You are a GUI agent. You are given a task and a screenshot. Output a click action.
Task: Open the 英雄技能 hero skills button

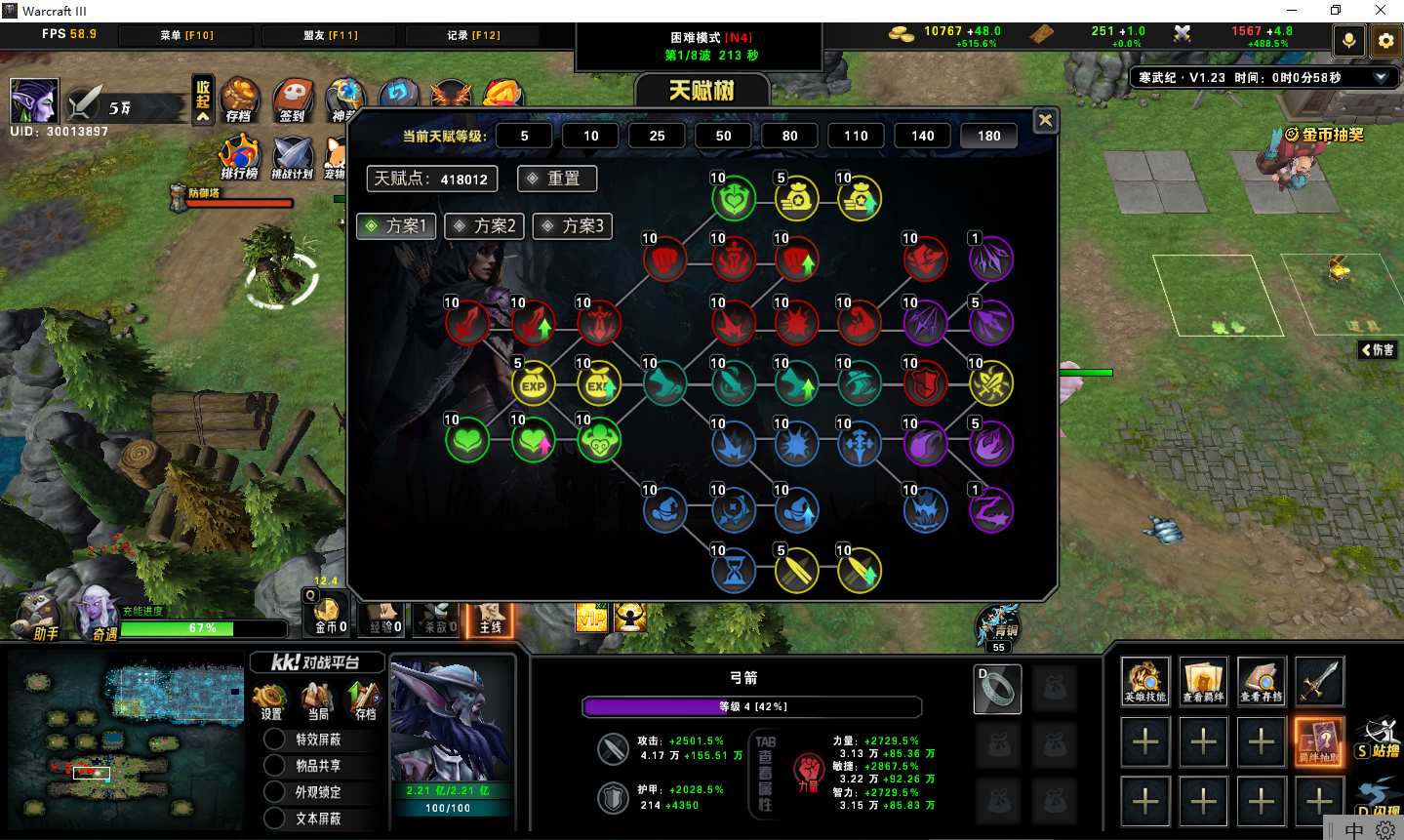1144,680
